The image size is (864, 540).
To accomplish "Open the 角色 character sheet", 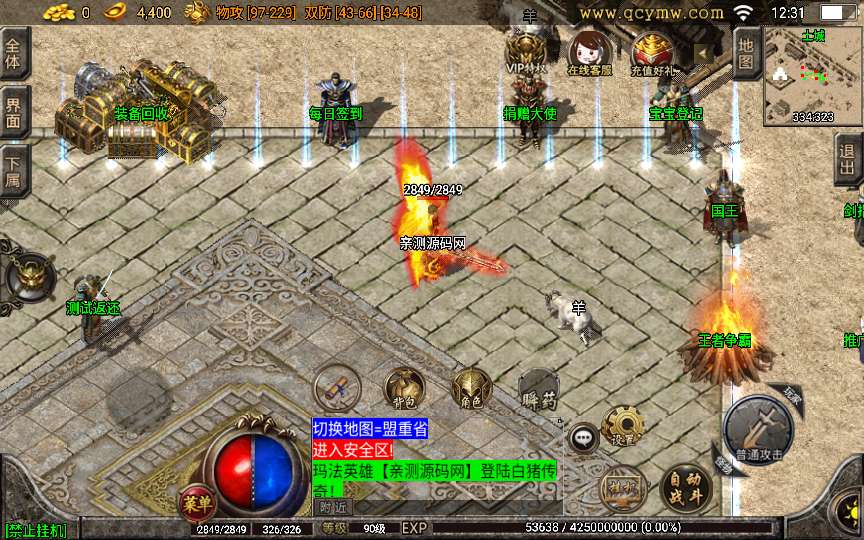I will tap(469, 388).
